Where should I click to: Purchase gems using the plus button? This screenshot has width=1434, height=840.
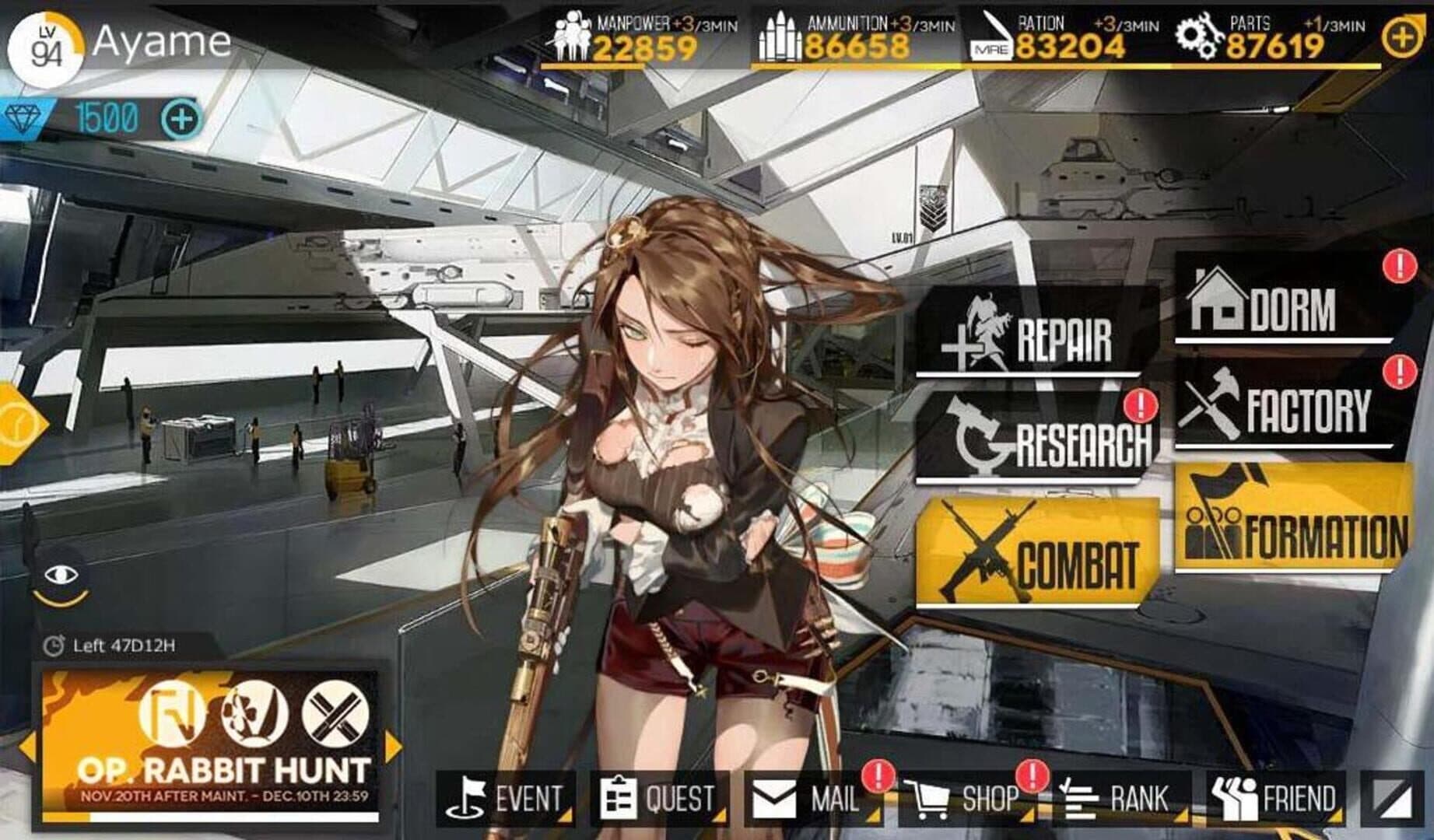coord(181,120)
